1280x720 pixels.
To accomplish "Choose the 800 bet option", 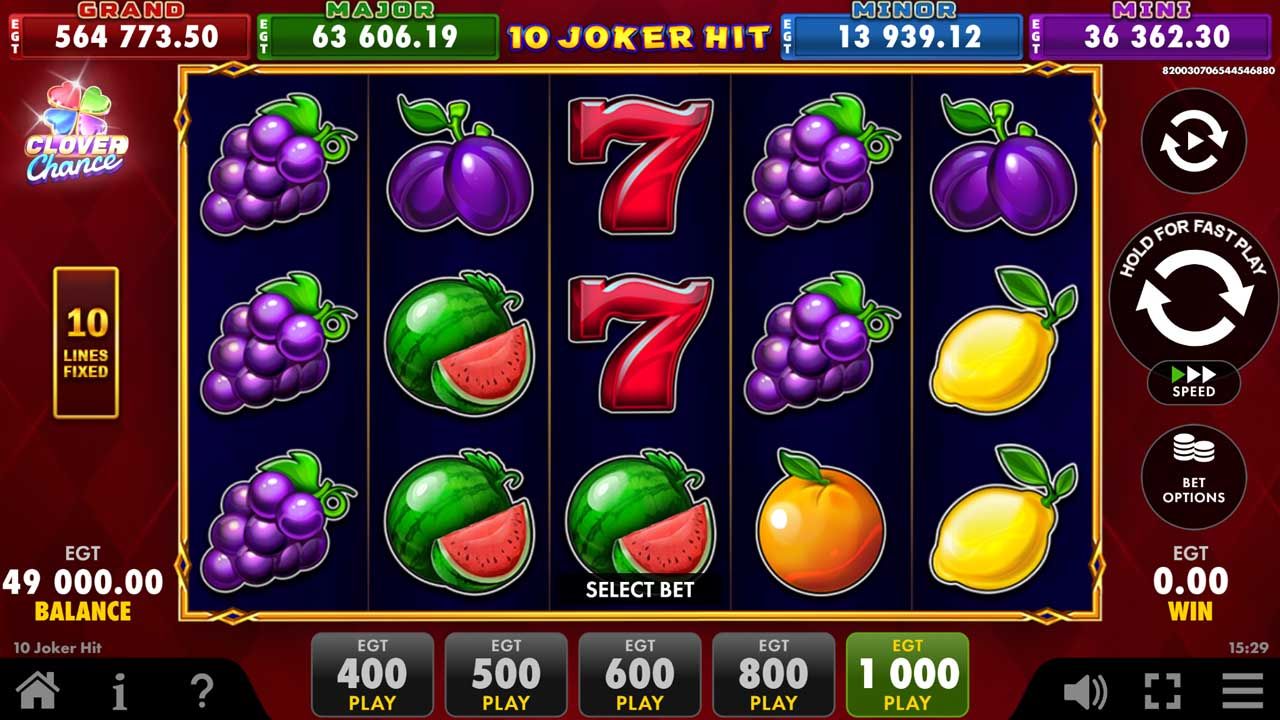I will pyautogui.click(x=774, y=675).
